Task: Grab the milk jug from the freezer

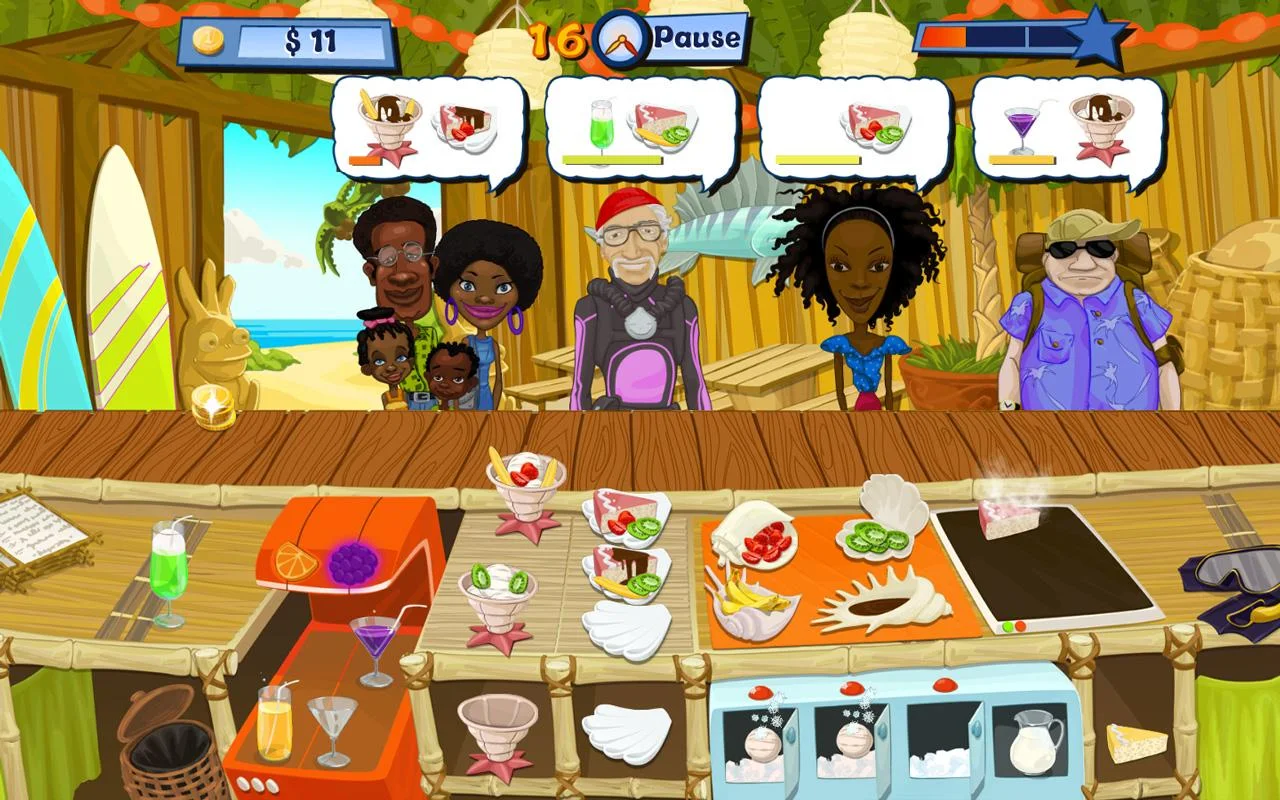Action: click(x=1033, y=745)
